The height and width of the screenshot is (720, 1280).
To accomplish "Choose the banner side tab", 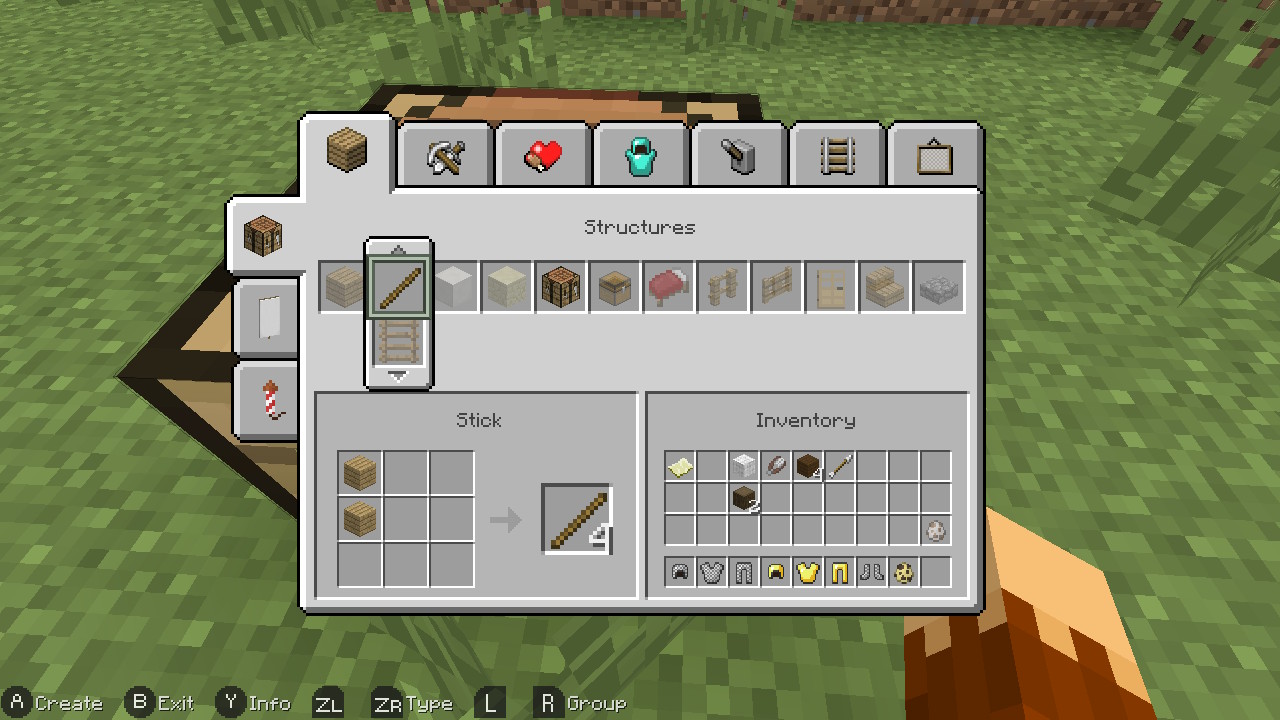I will point(267,319).
